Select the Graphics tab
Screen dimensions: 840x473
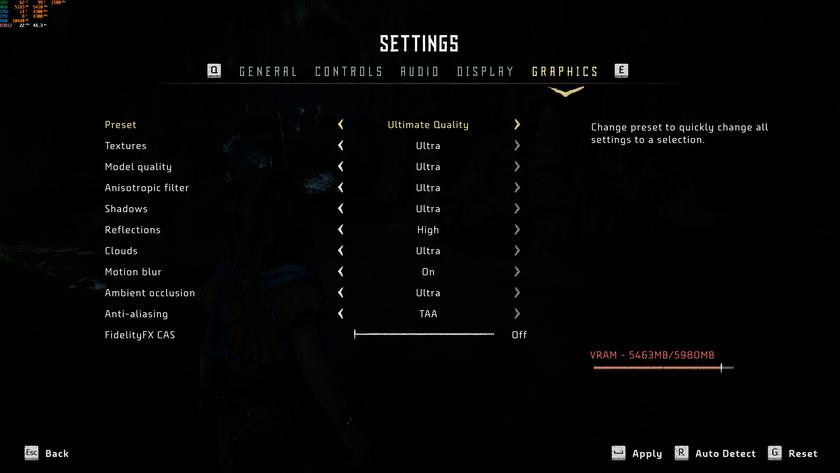click(x=565, y=71)
